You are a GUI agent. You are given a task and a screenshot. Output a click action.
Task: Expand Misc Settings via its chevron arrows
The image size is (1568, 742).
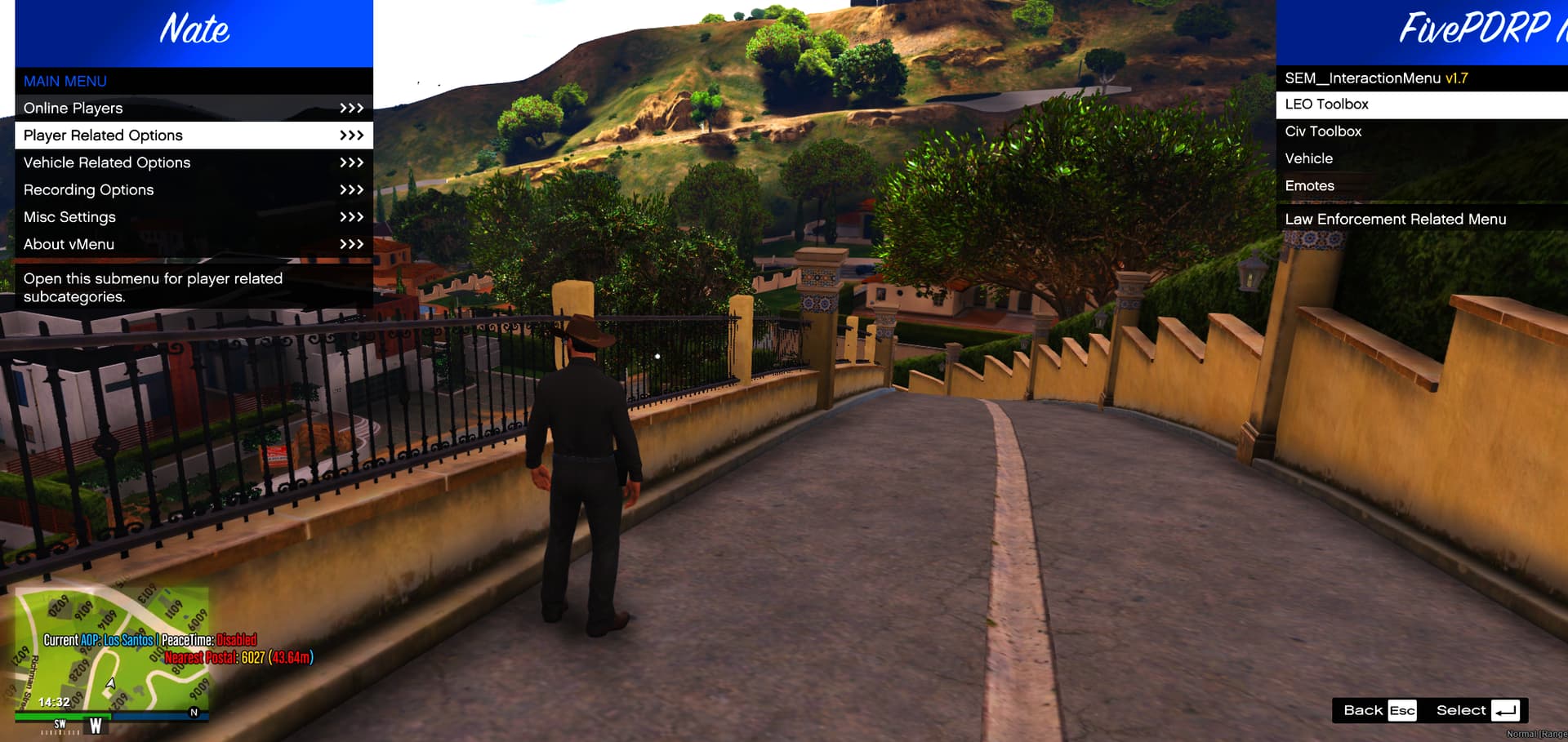tap(351, 216)
